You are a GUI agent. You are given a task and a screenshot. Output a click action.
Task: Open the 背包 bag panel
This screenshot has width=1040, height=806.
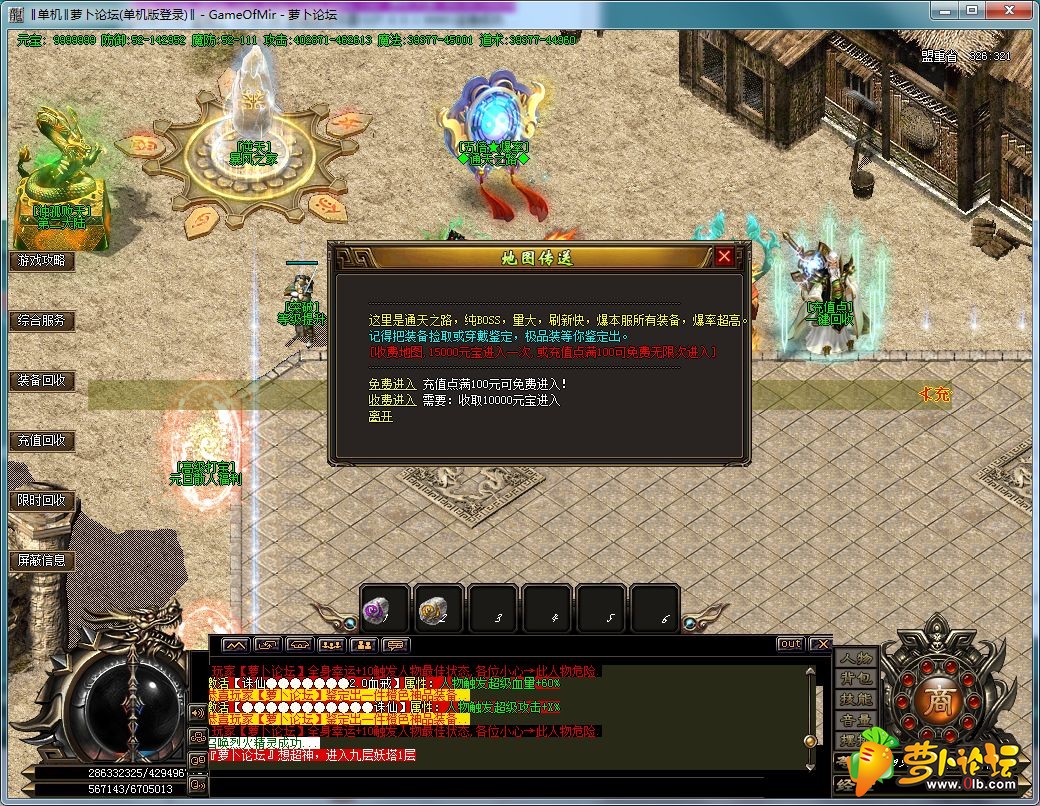point(855,679)
